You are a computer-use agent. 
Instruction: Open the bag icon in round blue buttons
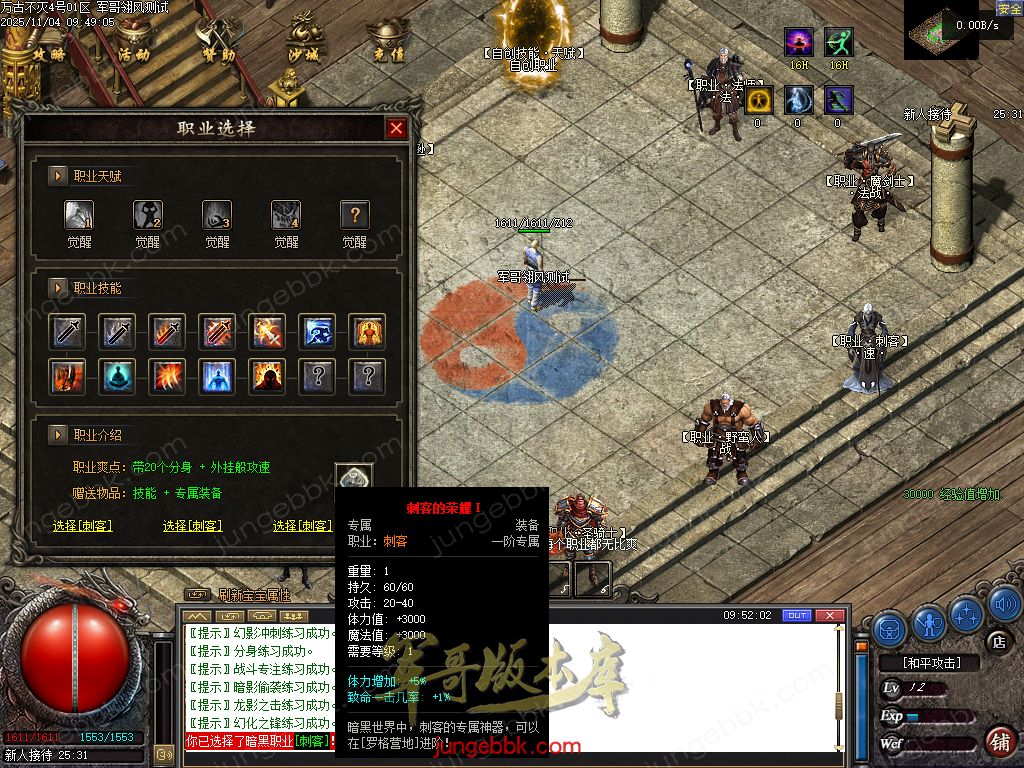click(890, 628)
